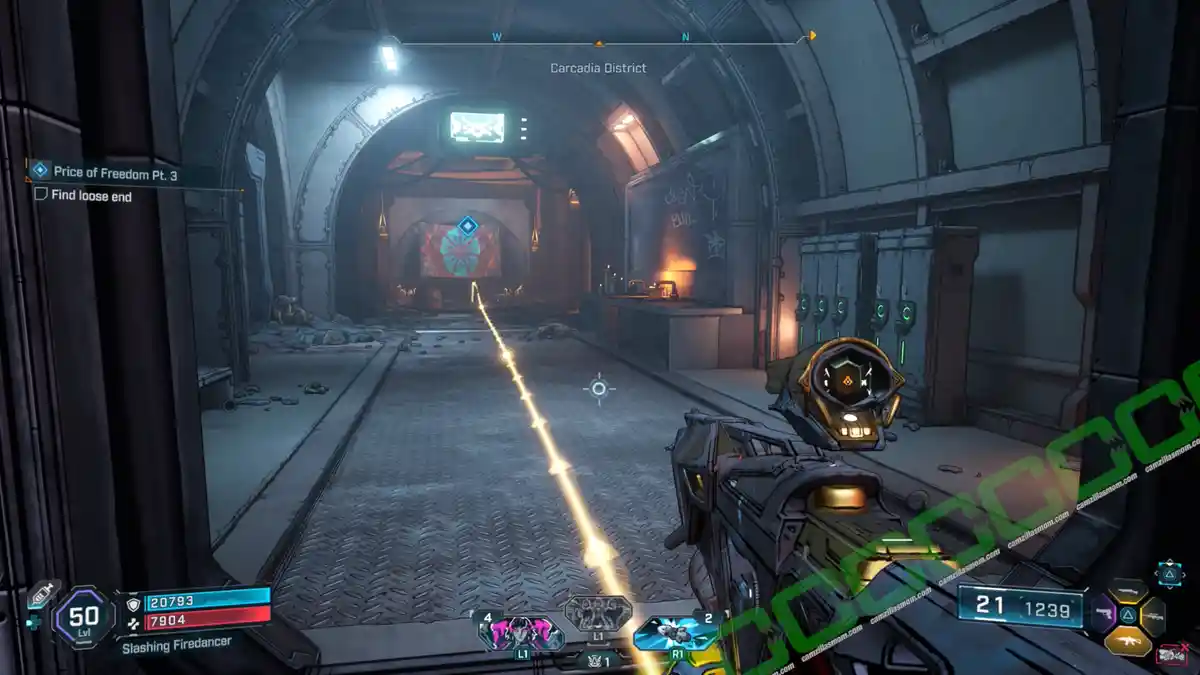Switch to the pistol weapon slot
The image size is (1200, 675).
click(x=1102, y=612)
